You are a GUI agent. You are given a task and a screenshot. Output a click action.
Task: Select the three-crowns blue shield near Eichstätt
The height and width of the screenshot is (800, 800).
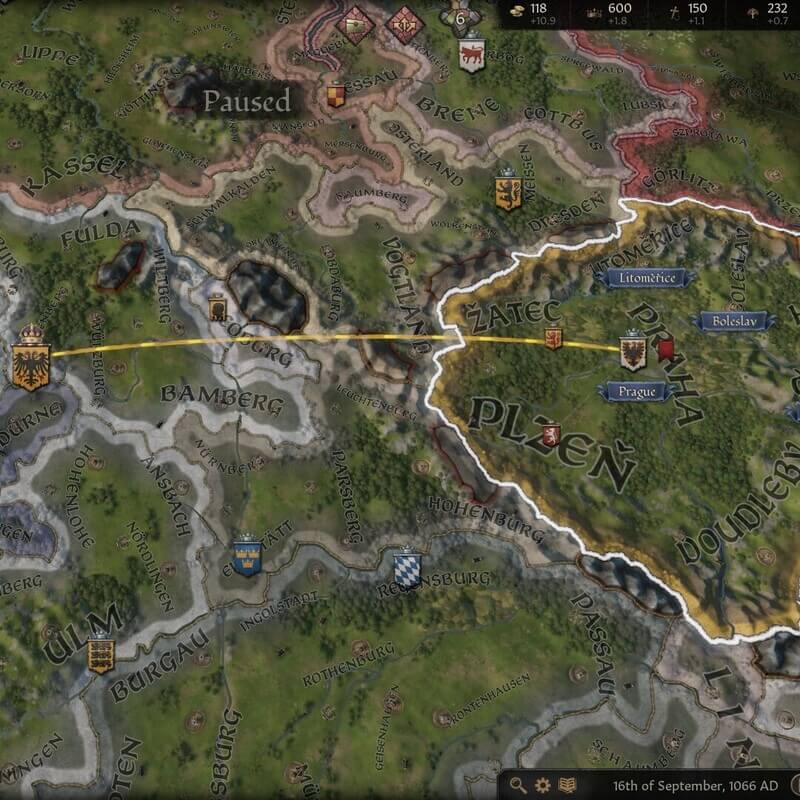click(x=246, y=553)
